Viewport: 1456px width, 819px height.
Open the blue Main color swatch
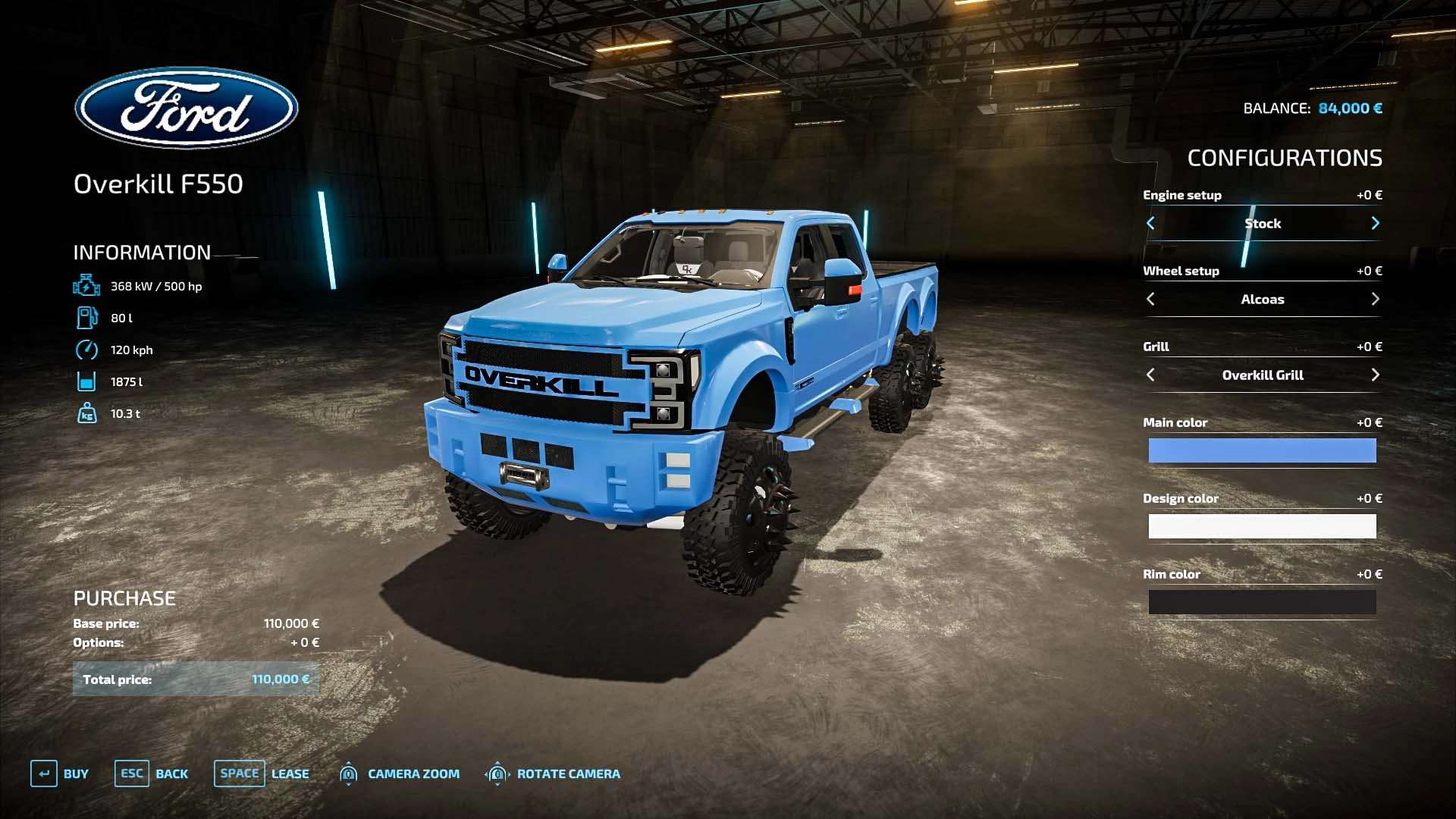(1262, 450)
